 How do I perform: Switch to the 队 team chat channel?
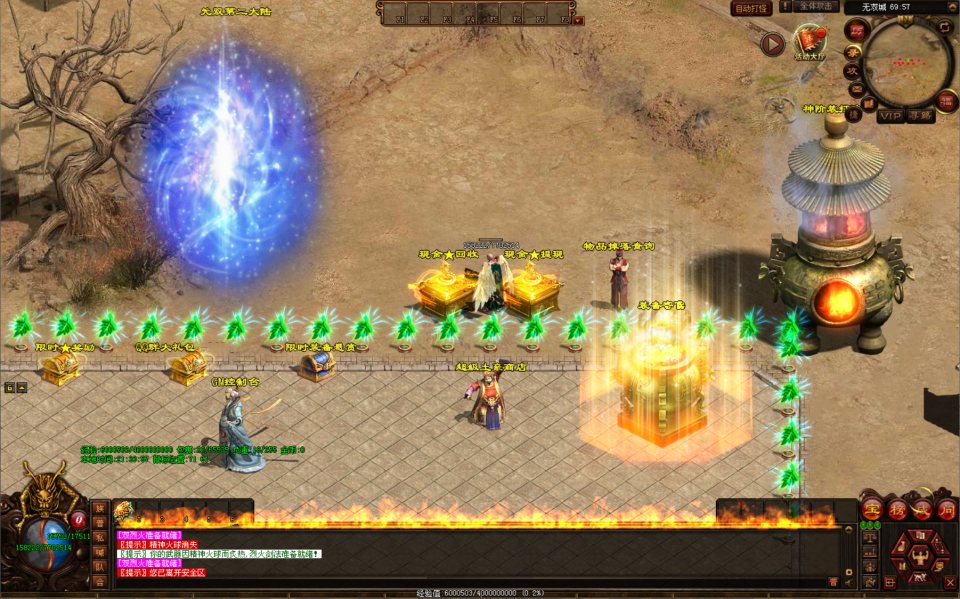coord(99,566)
